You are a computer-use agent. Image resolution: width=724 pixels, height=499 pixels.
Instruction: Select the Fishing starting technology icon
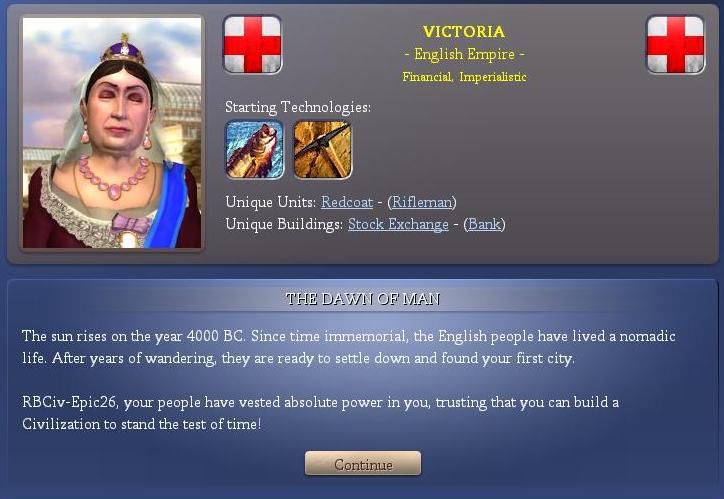254,149
